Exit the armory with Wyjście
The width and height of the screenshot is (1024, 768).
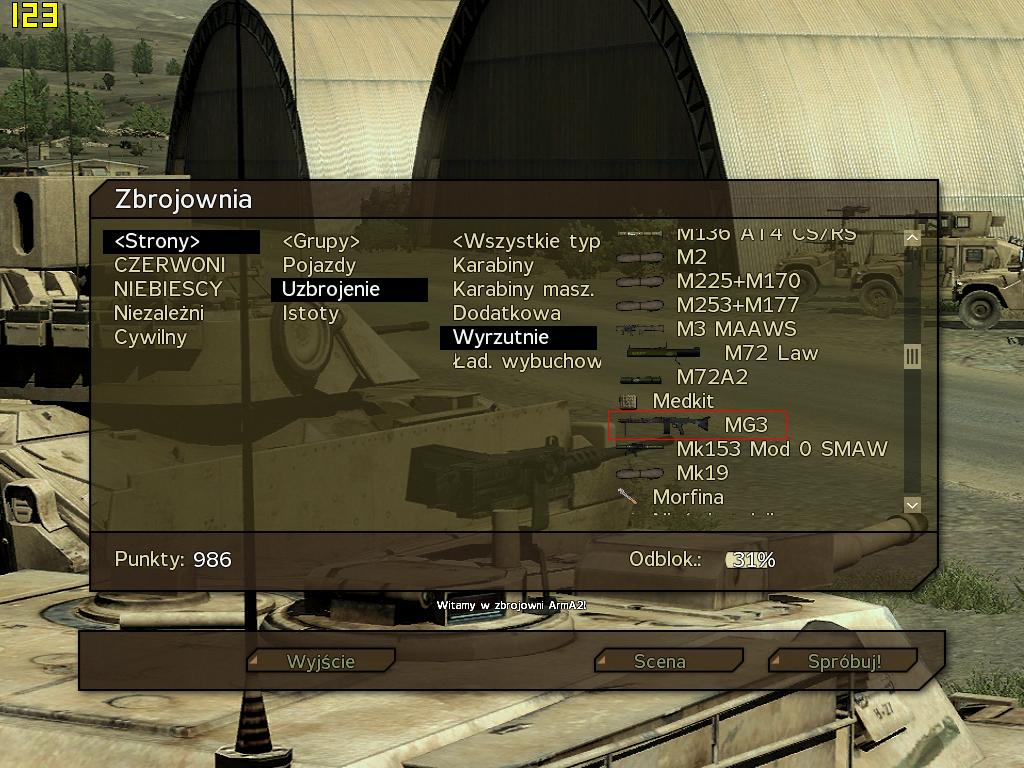pos(321,661)
